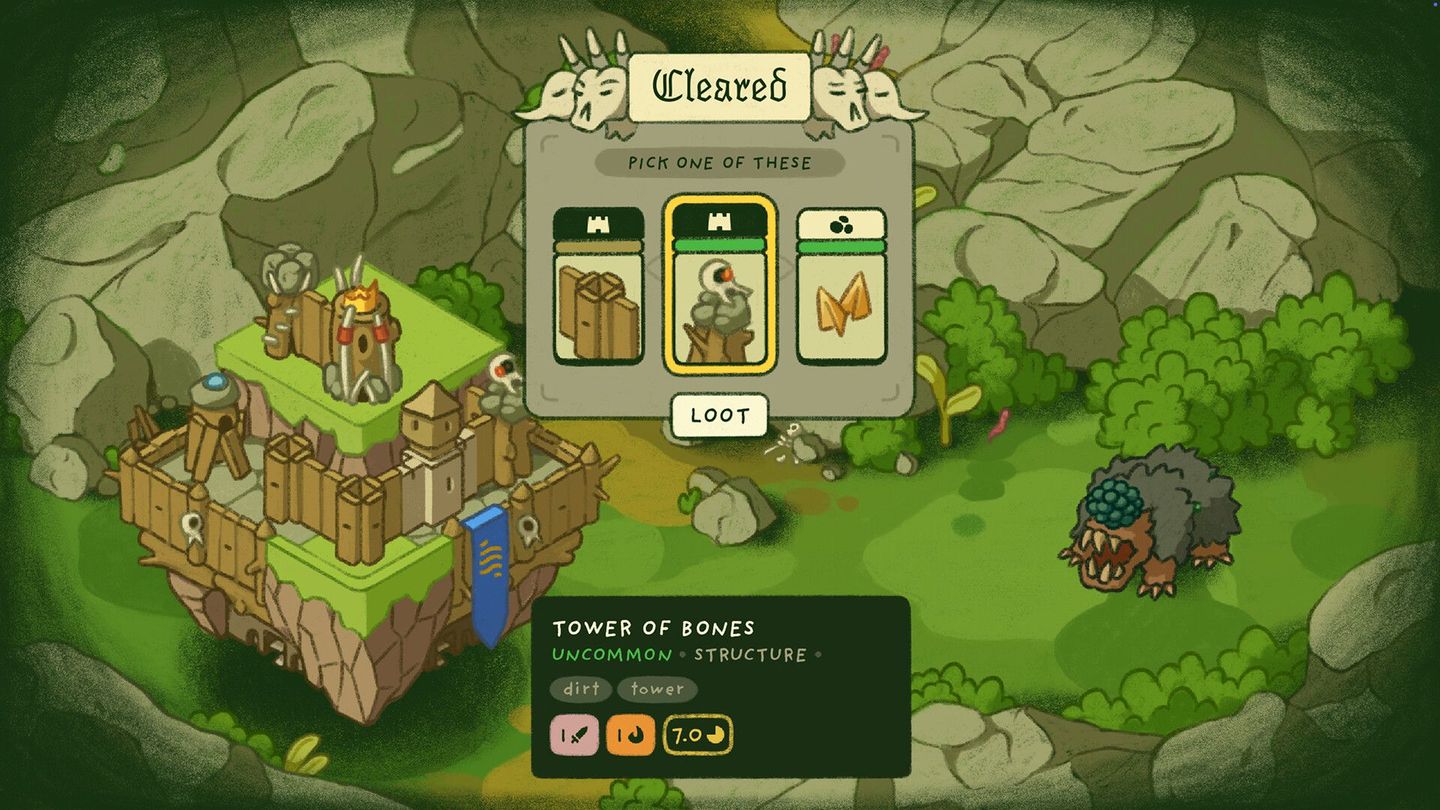Click the Pick One Of These label

(x=719, y=163)
